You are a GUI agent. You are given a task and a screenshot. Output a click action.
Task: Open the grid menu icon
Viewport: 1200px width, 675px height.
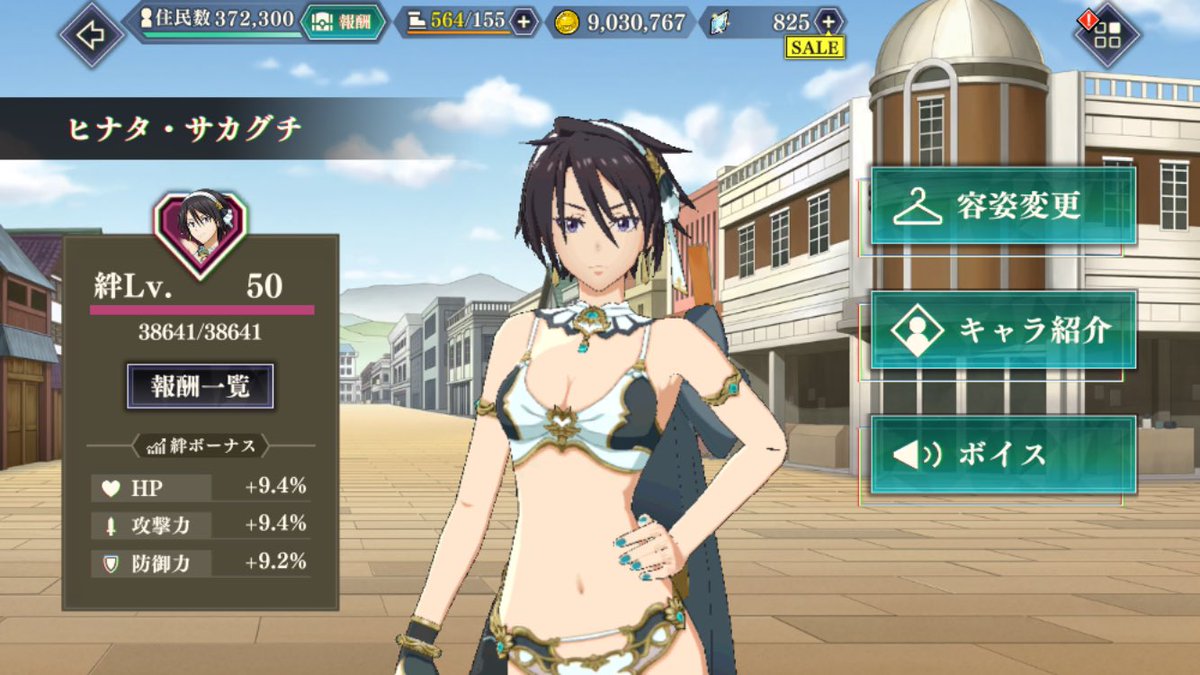(1108, 36)
